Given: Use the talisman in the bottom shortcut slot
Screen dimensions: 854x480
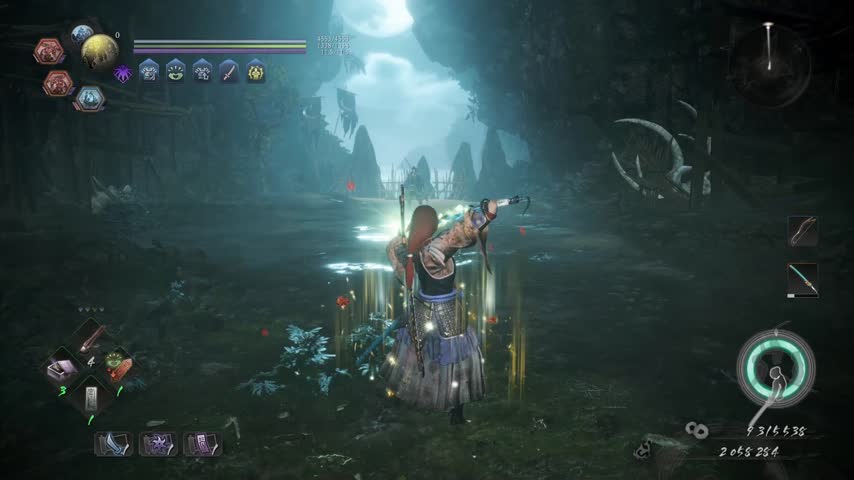Looking at the screenshot, I should 90,398.
